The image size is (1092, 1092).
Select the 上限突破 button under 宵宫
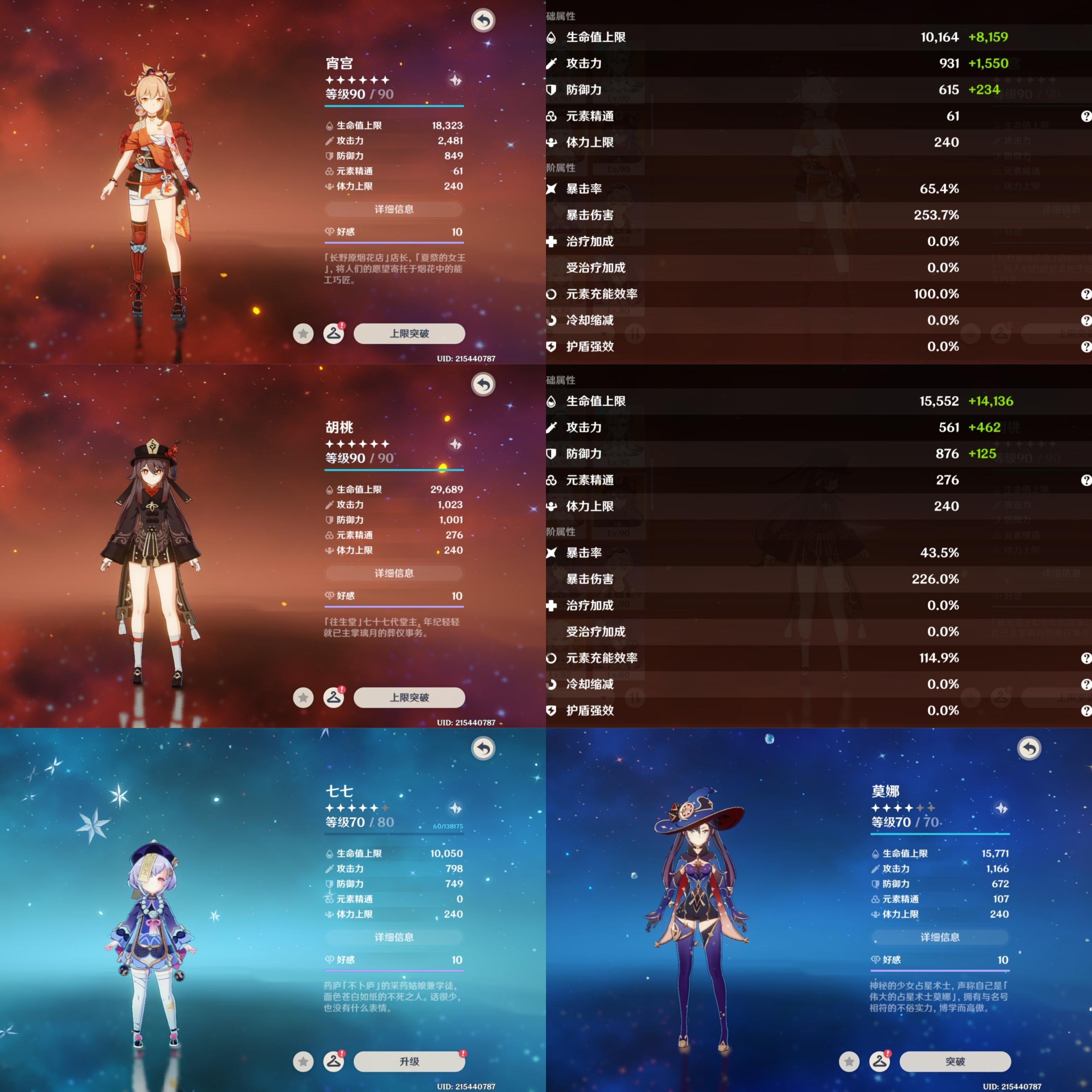(x=409, y=334)
